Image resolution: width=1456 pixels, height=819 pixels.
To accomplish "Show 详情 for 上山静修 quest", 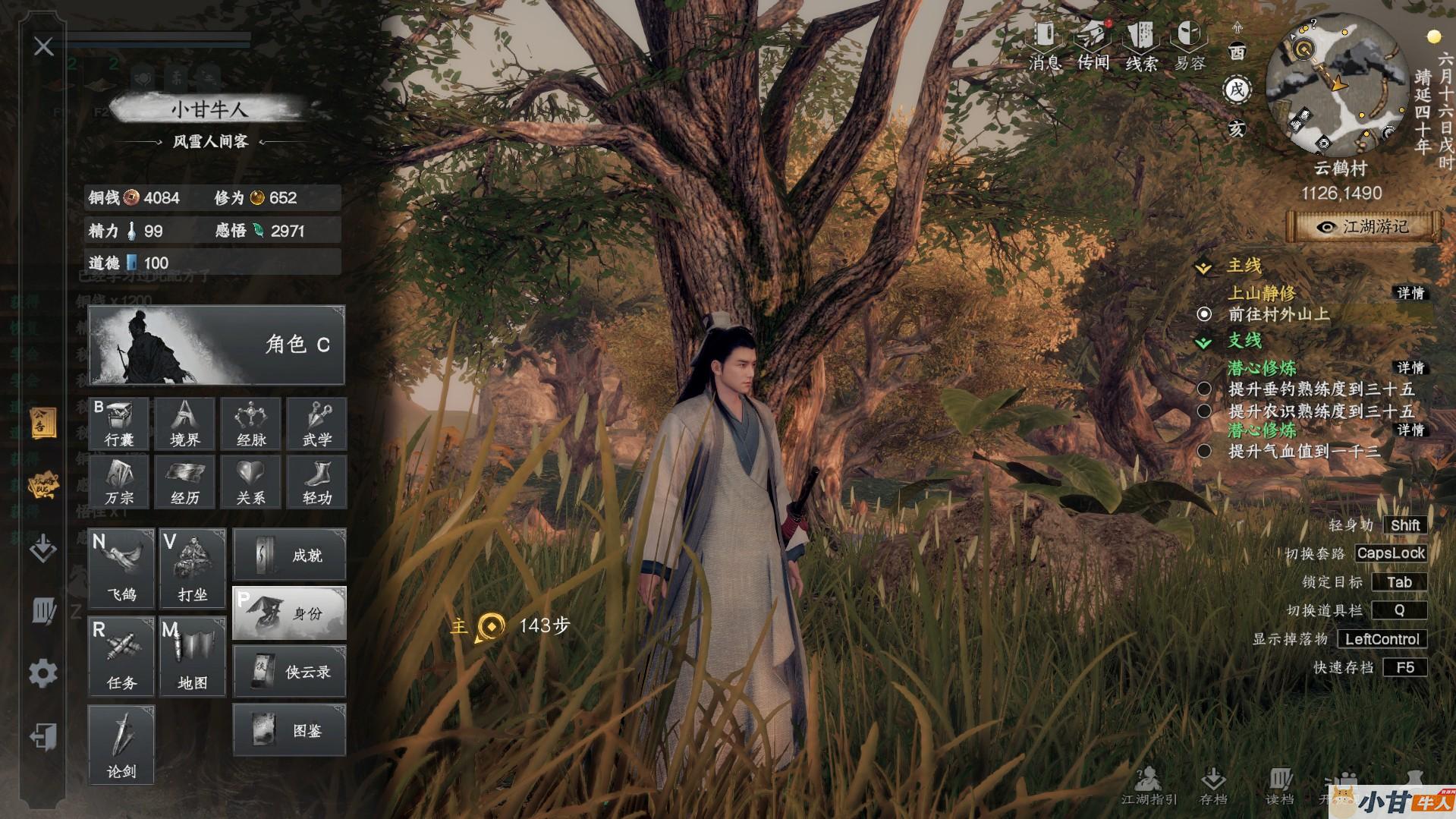I will click(1410, 293).
